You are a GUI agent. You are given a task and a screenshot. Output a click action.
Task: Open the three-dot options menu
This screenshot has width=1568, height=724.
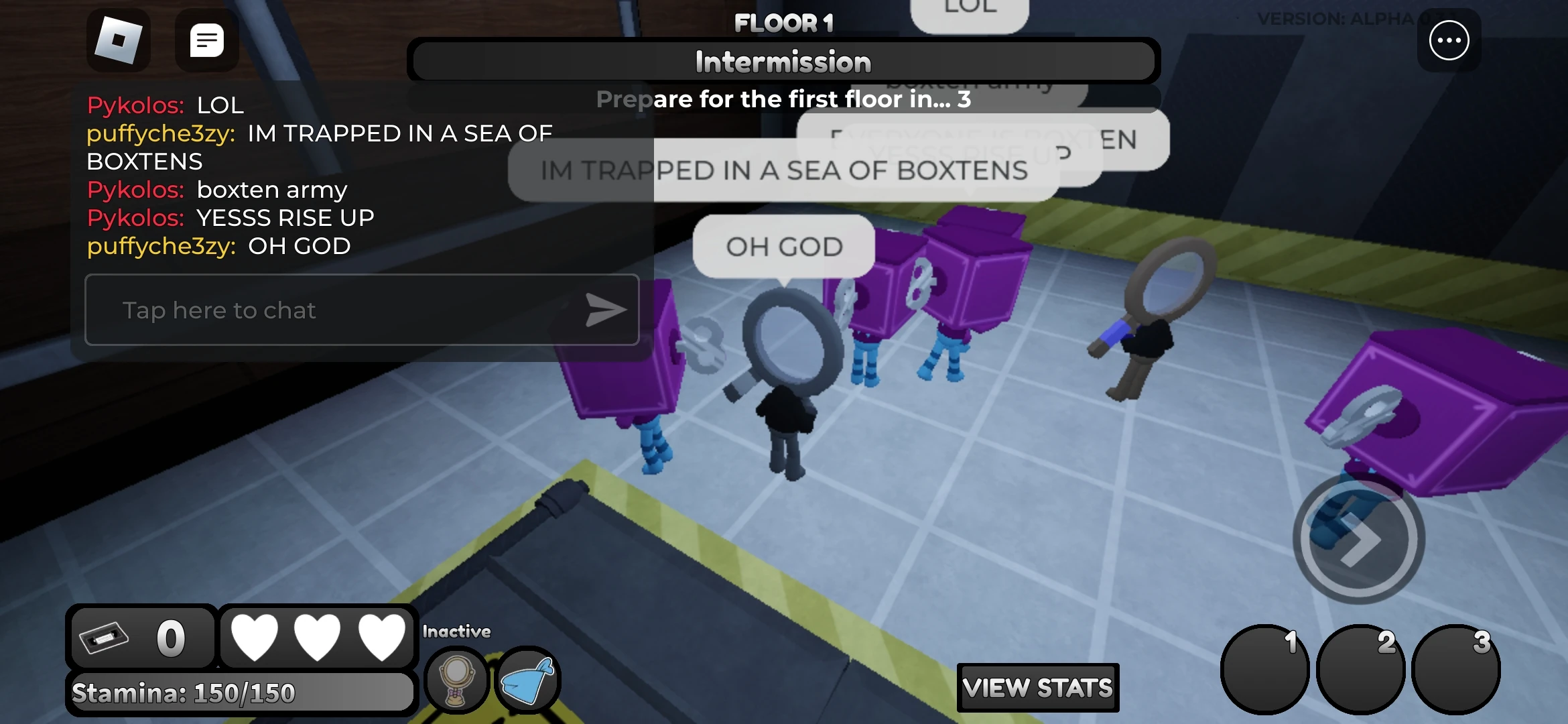coord(1449,41)
